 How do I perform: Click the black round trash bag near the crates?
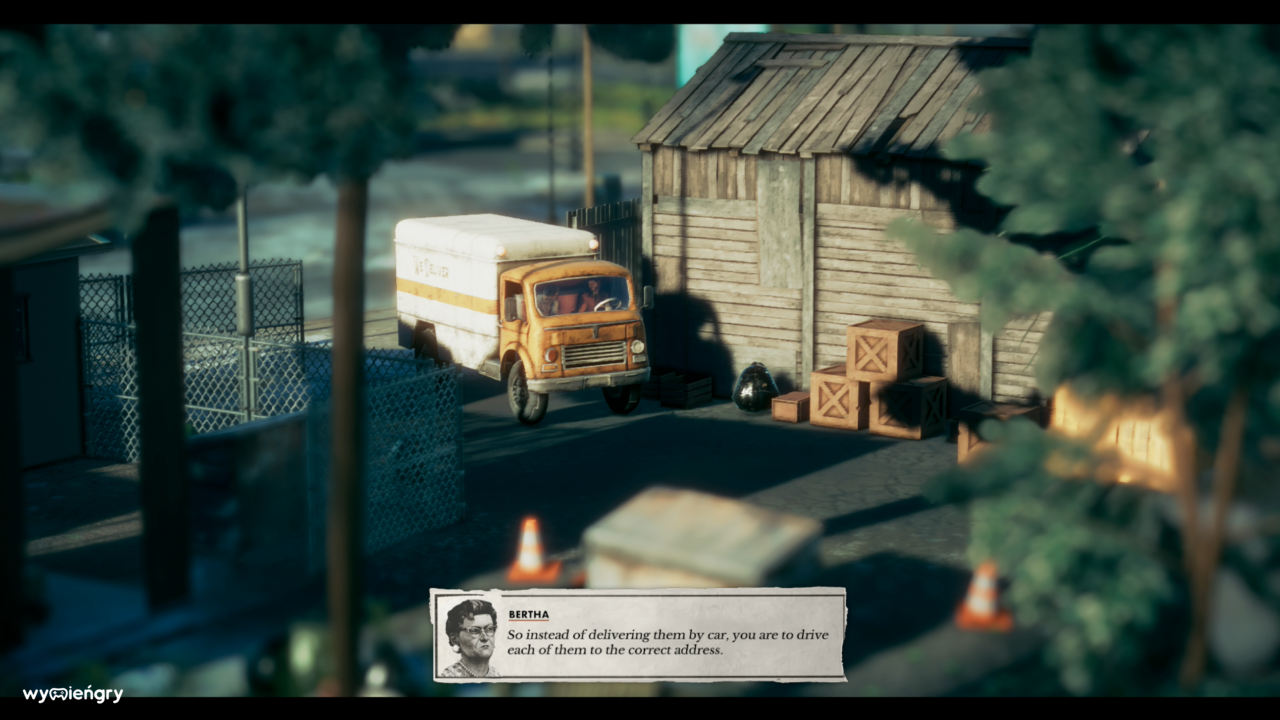tap(757, 390)
